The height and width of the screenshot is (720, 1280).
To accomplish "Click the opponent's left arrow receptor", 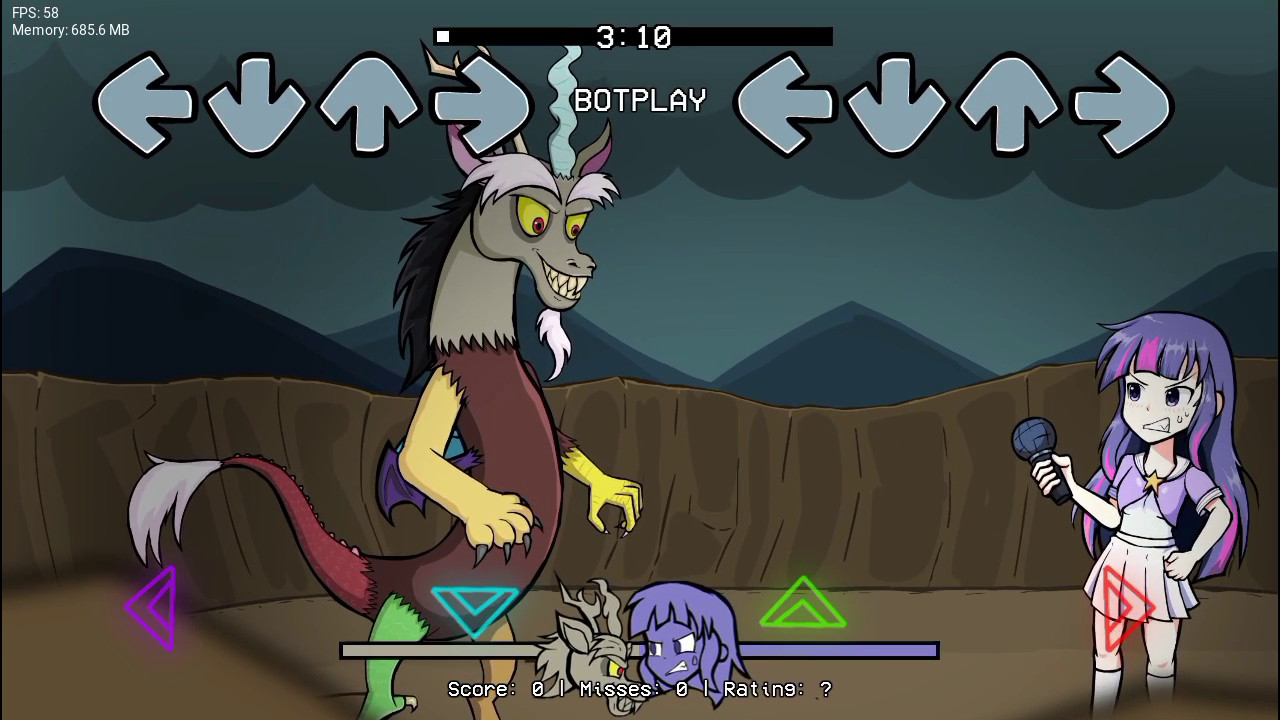I will click(144, 104).
